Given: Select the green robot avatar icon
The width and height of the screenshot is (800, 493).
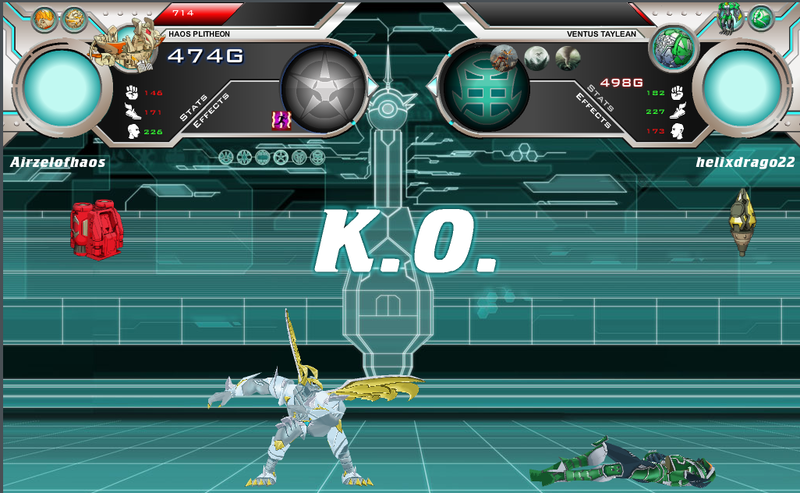Looking at the screenshot, I should point(730,18).
